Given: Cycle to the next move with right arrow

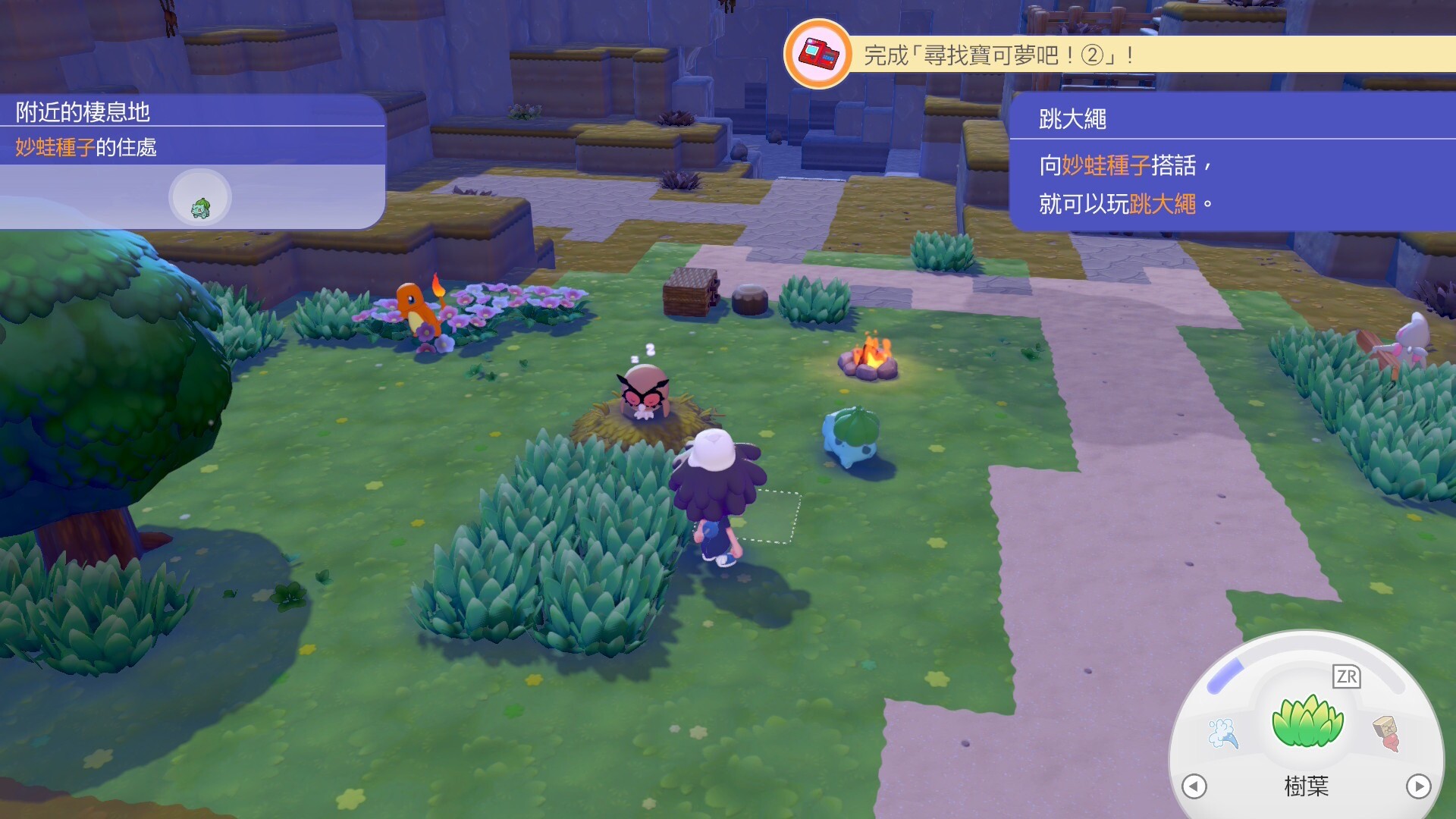Looking at the screenshot, I should (x=1418, y=786).
